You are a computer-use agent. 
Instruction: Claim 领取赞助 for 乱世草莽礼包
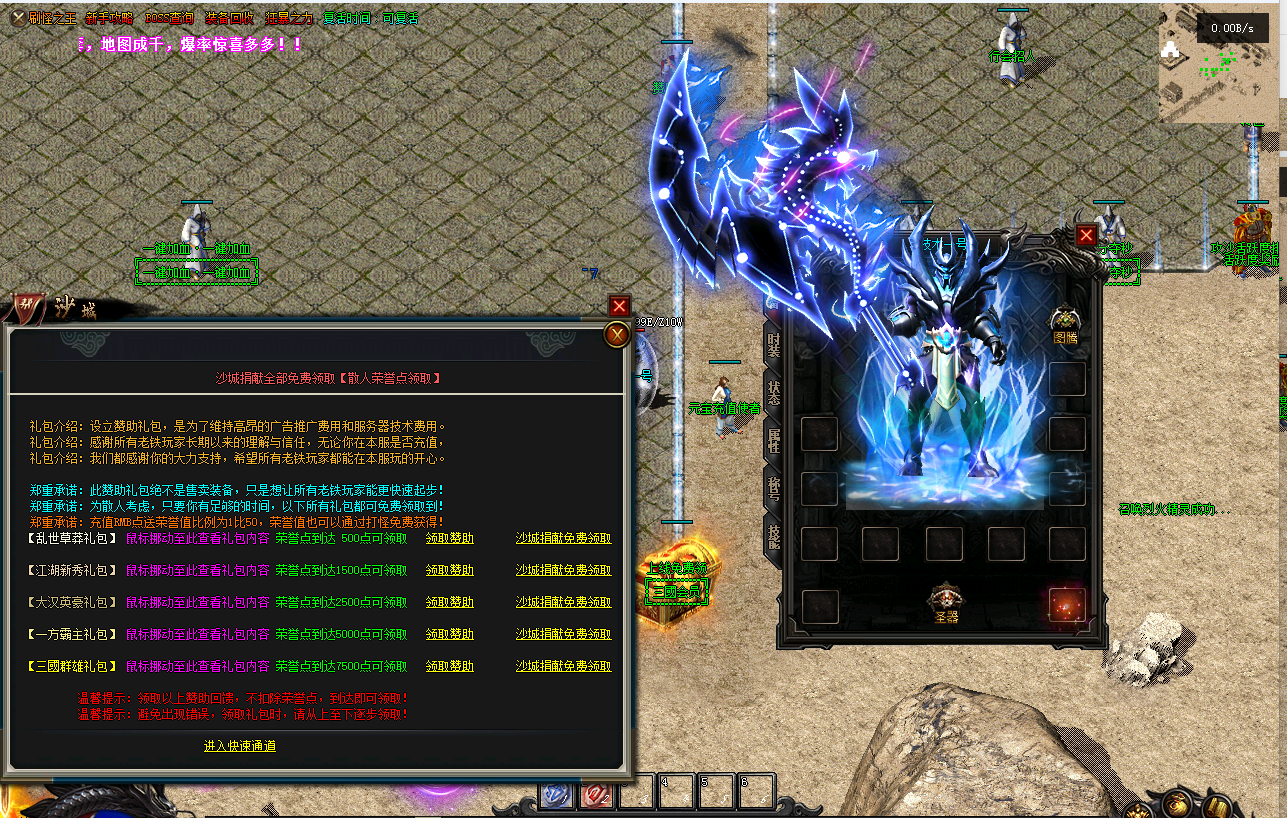pyautogui.click(x=449, y=538)
